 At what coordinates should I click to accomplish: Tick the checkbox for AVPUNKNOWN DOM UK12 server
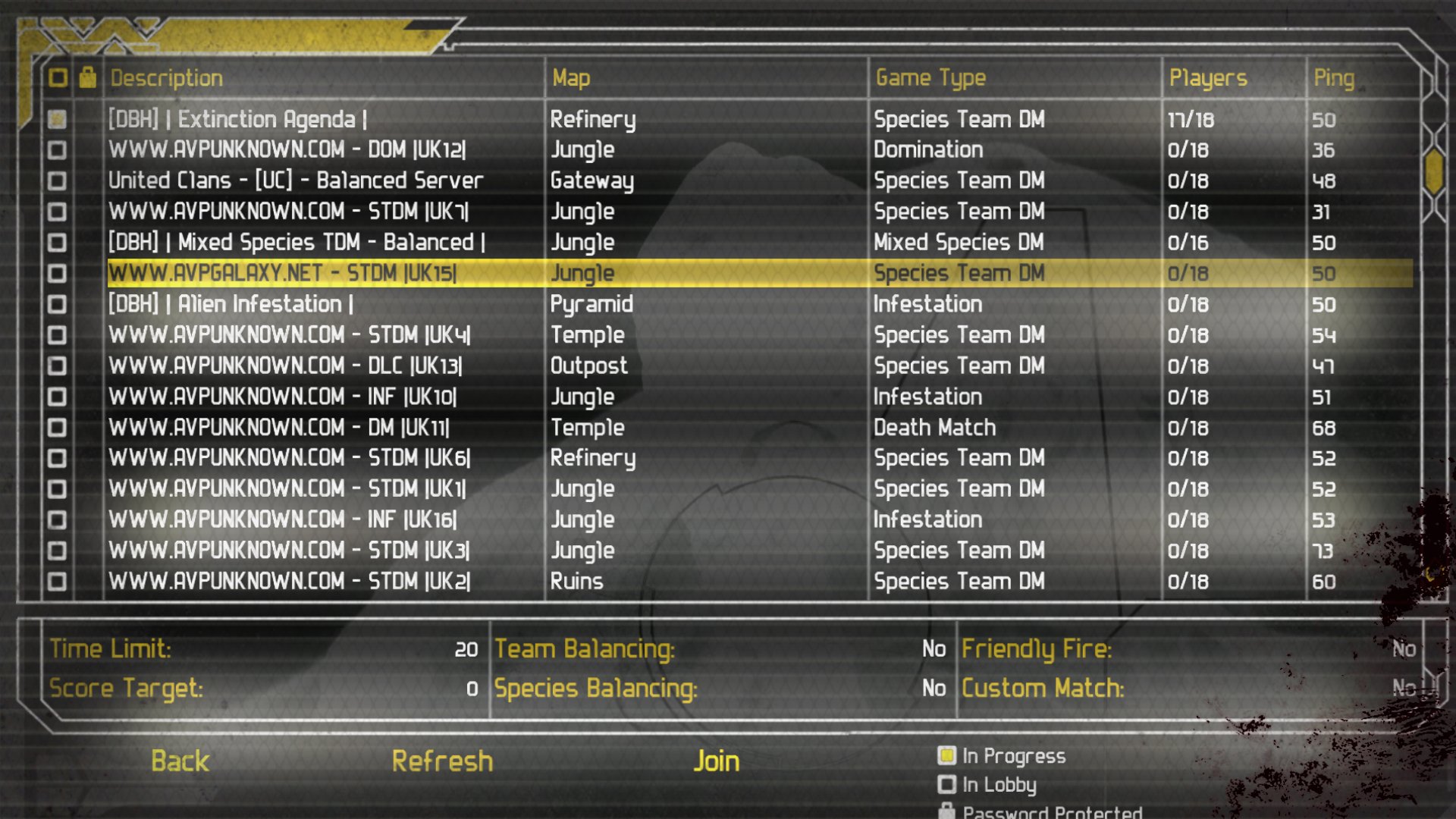pyautogui.click(x=57, y=149)
